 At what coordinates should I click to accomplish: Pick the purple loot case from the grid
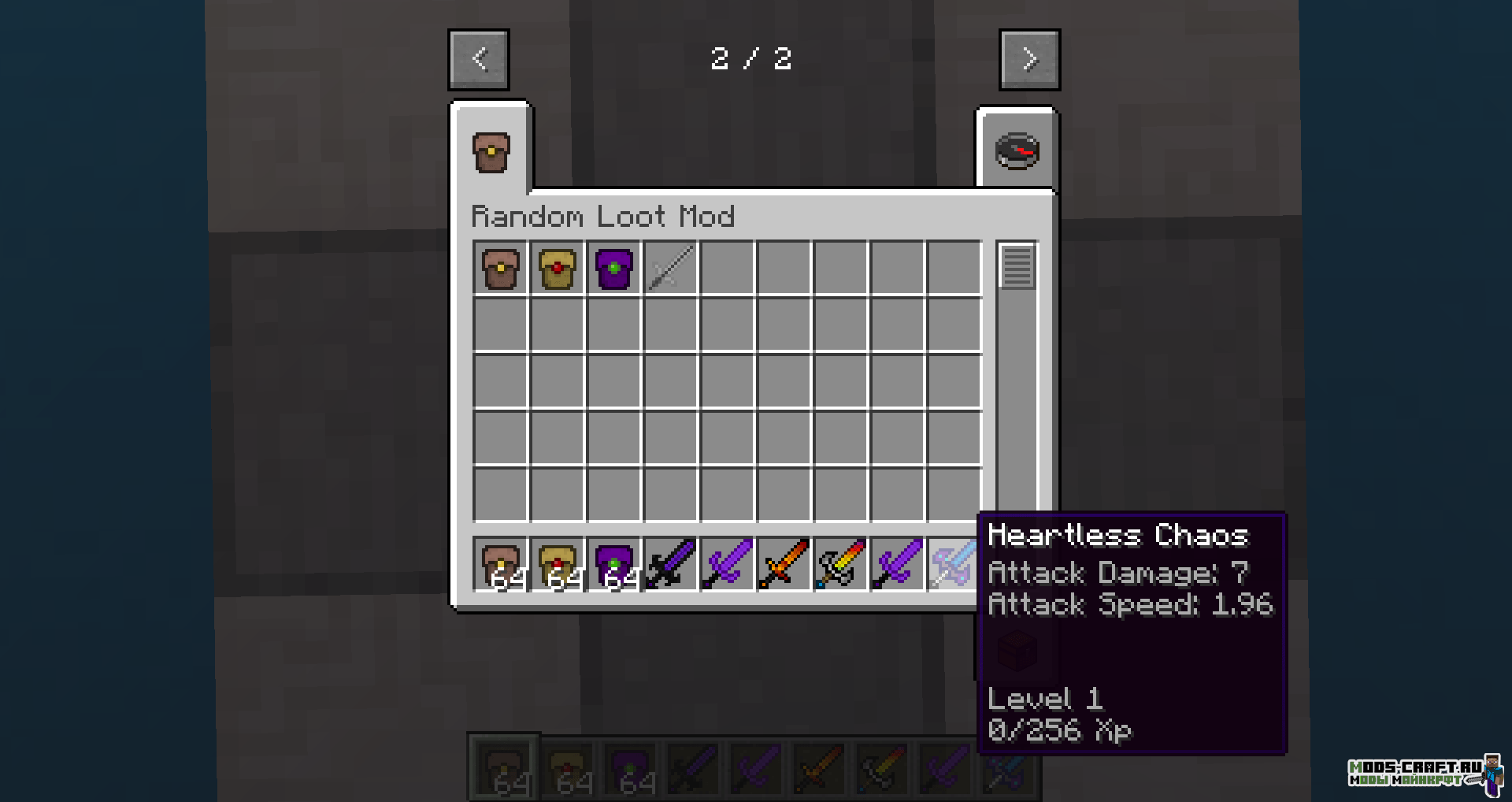(613, 269)
